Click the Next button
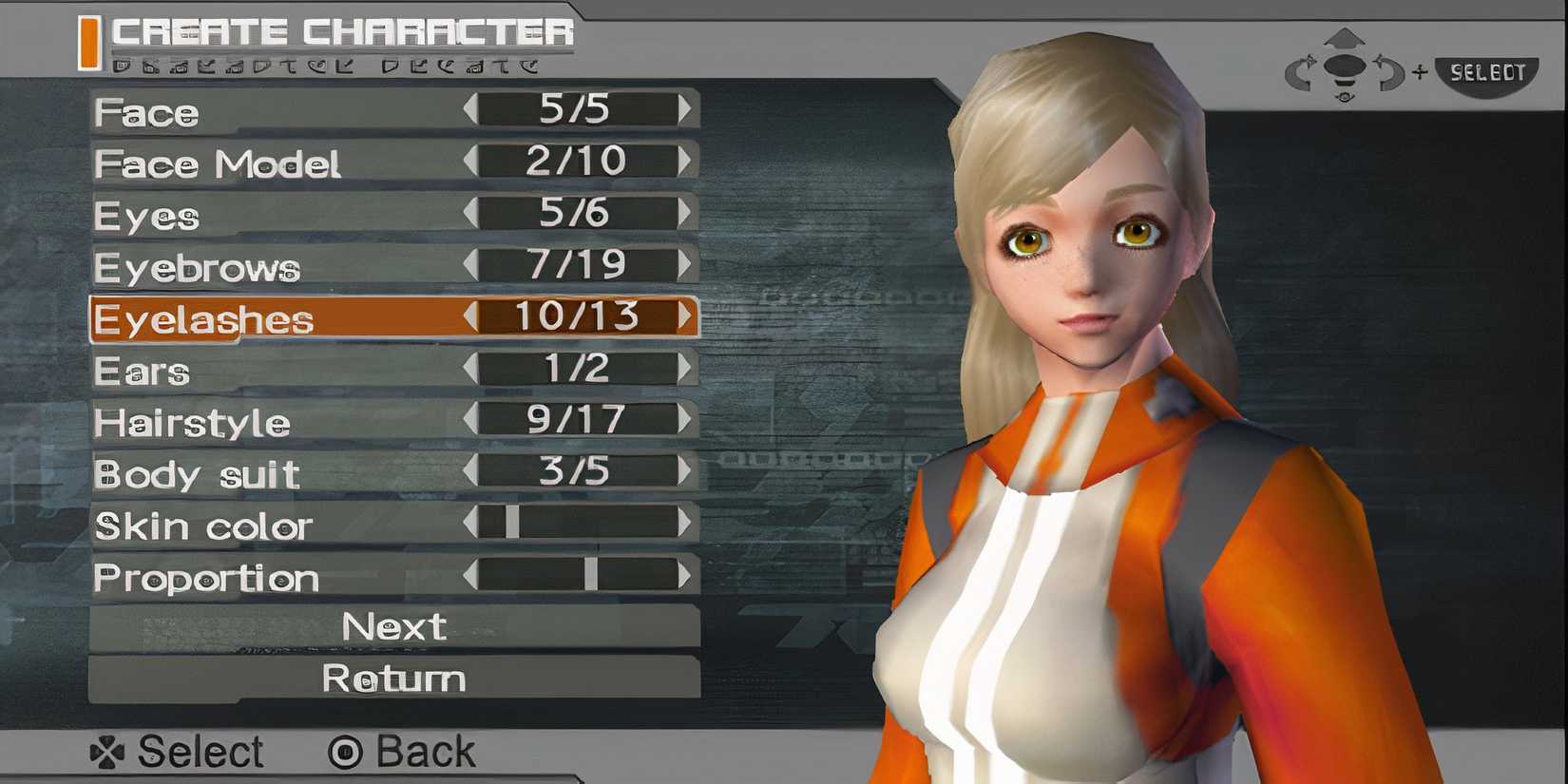The width and height of the screenshot is (1568, 784). (x=393, y=626)
